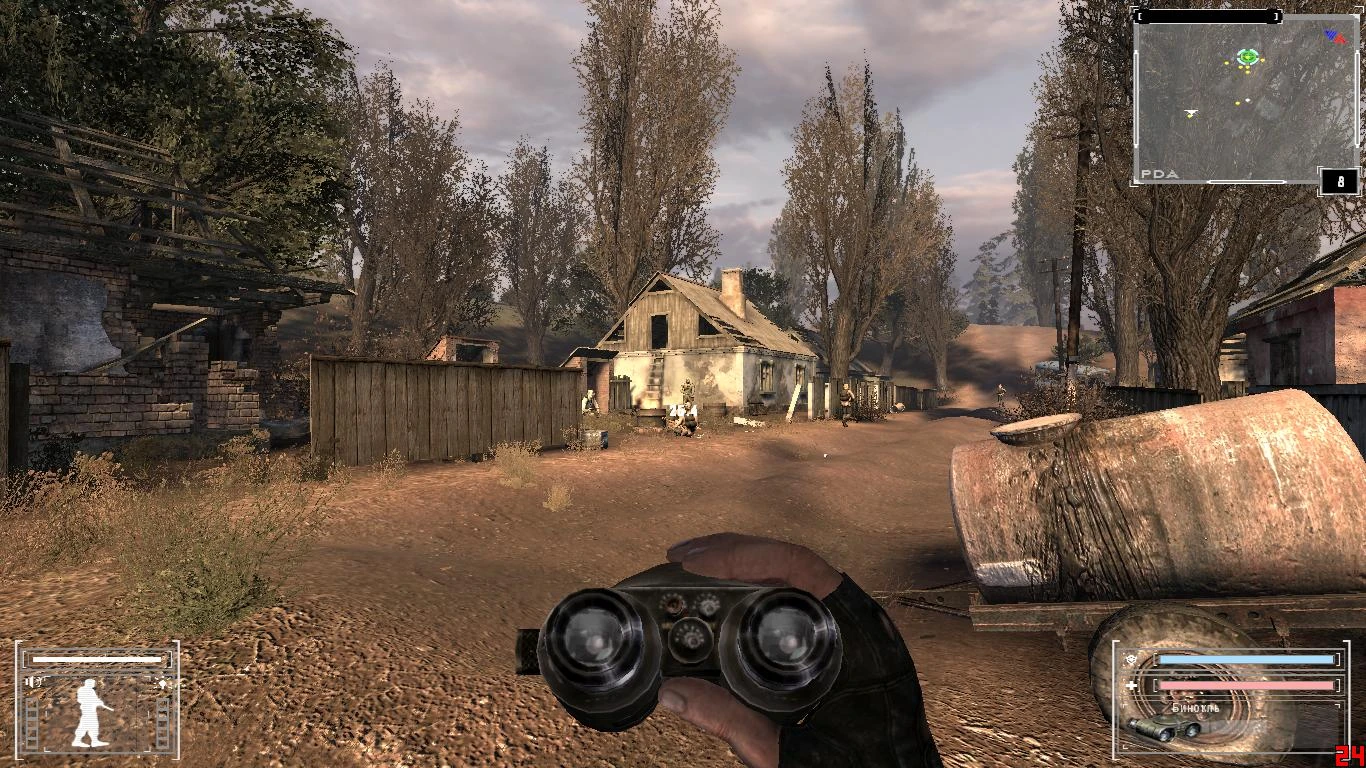Expand the left stance indicator column
Viewport: 1366px width, 768px height.
click(31, 722)
